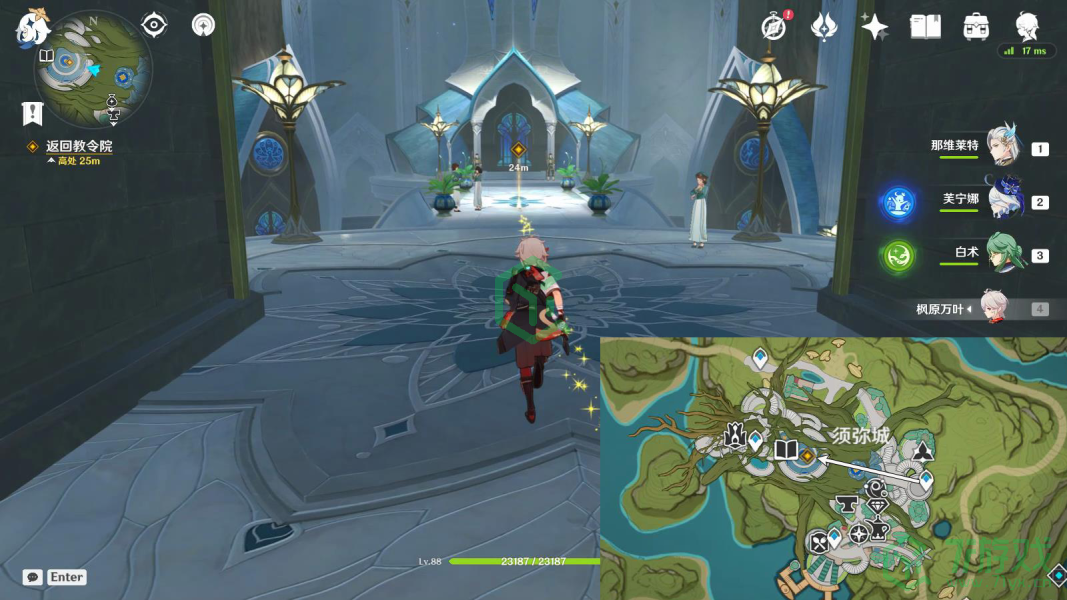
Task: Open the chat box speech bubble
Action: pyautogui.click(x=33, y=577)
